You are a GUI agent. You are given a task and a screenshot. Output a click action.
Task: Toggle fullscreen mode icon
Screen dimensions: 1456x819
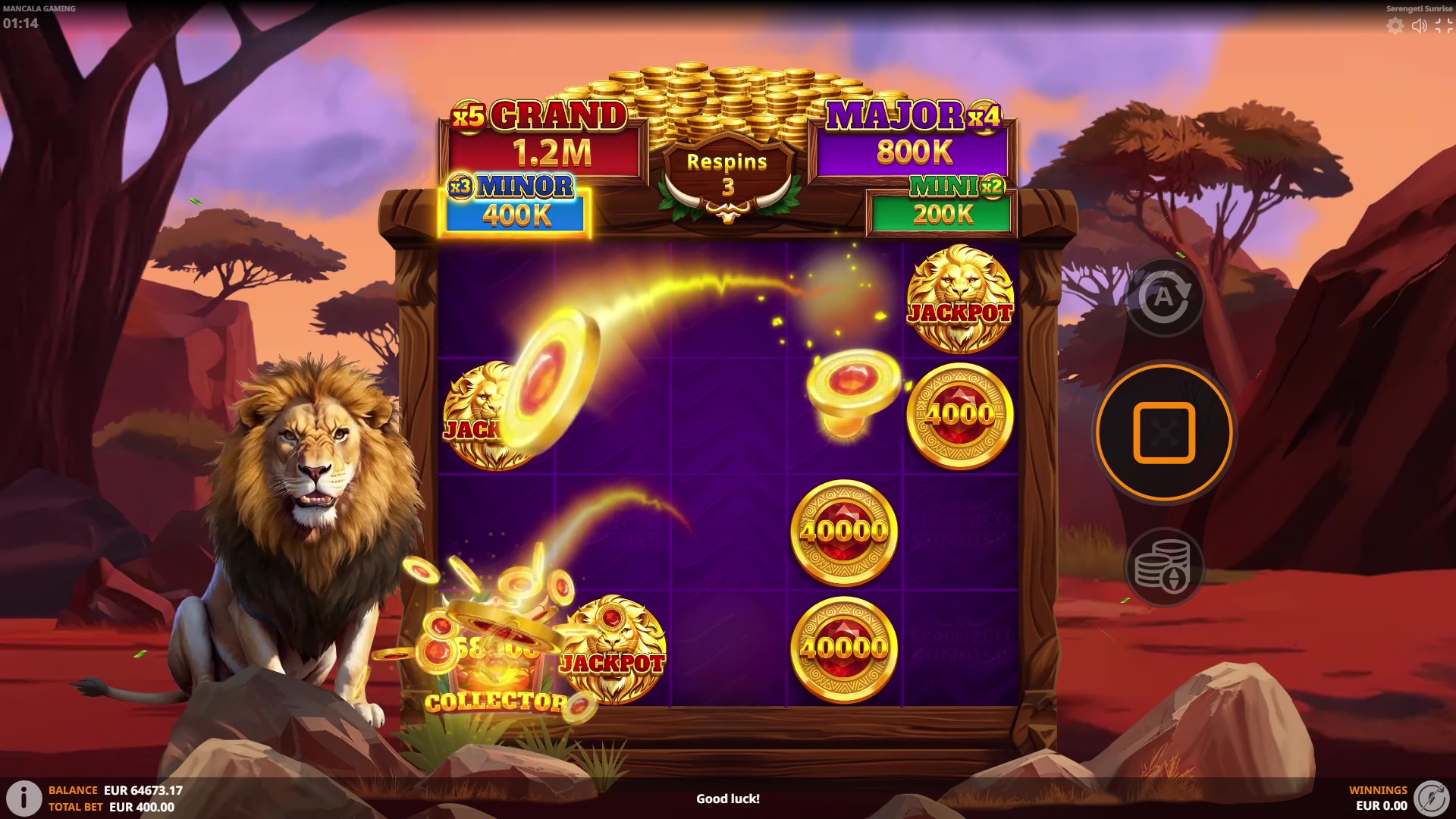coord(1443,26)
